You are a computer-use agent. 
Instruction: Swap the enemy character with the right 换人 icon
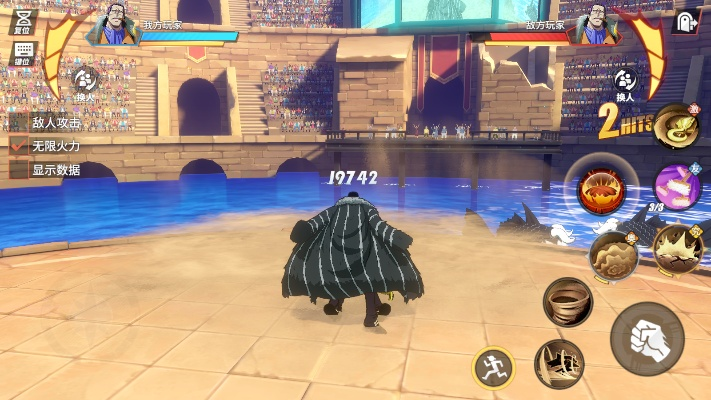tap(626, 82)
